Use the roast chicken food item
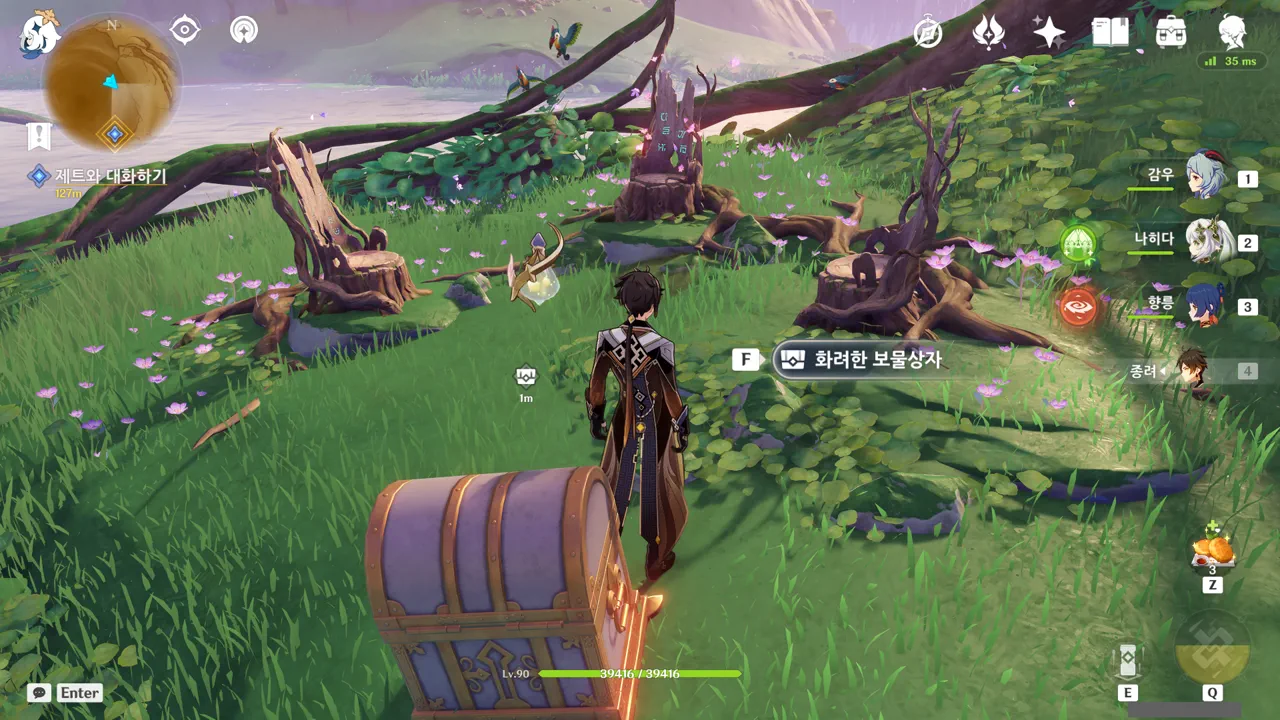The width and height of the screenshot is (1280, 720). pos(1213,550)
